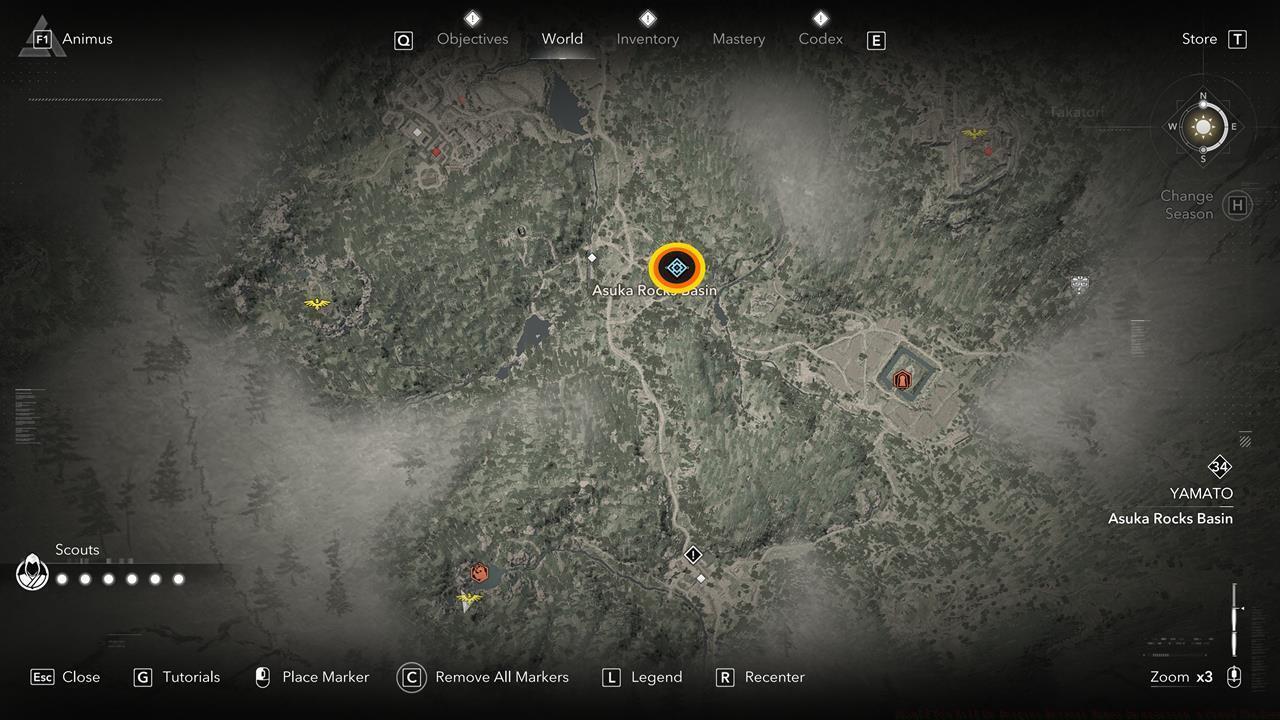Click a scout charge dot in the Scouts meter
This screenshot has width=1280, height=720.
62,578
